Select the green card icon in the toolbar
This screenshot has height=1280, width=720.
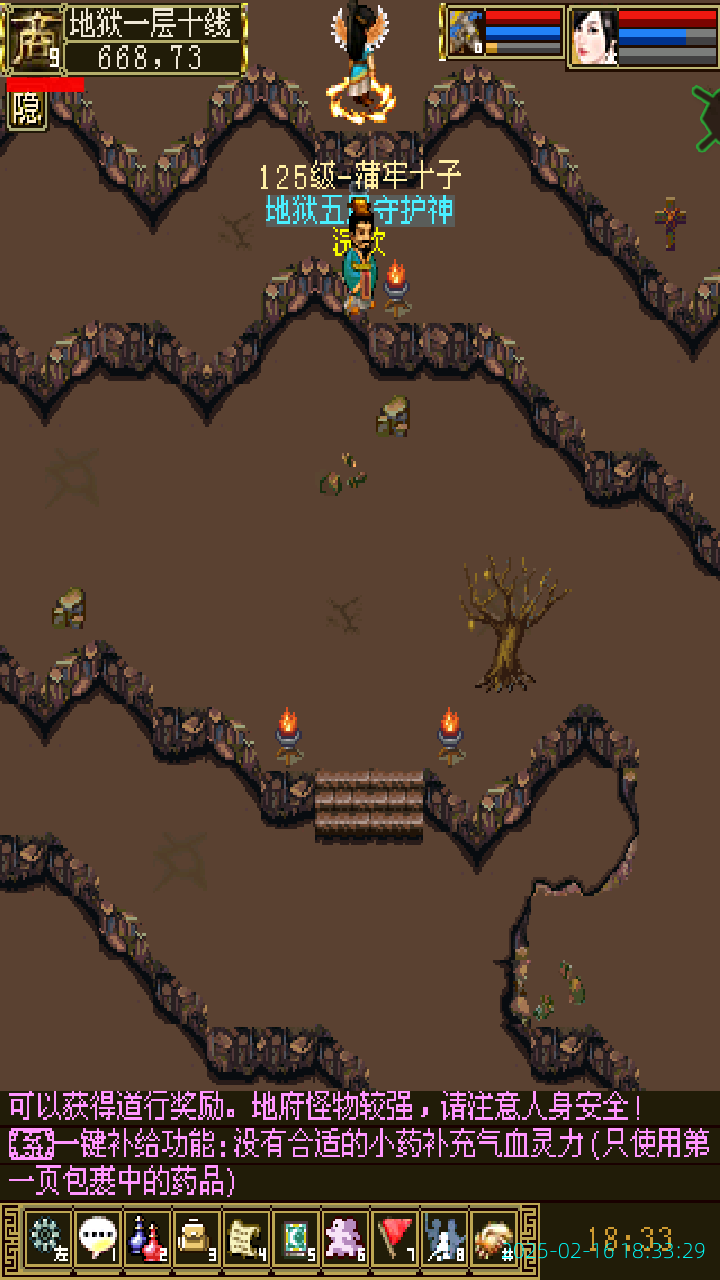pyautogui.click(x=296, y=1238)
